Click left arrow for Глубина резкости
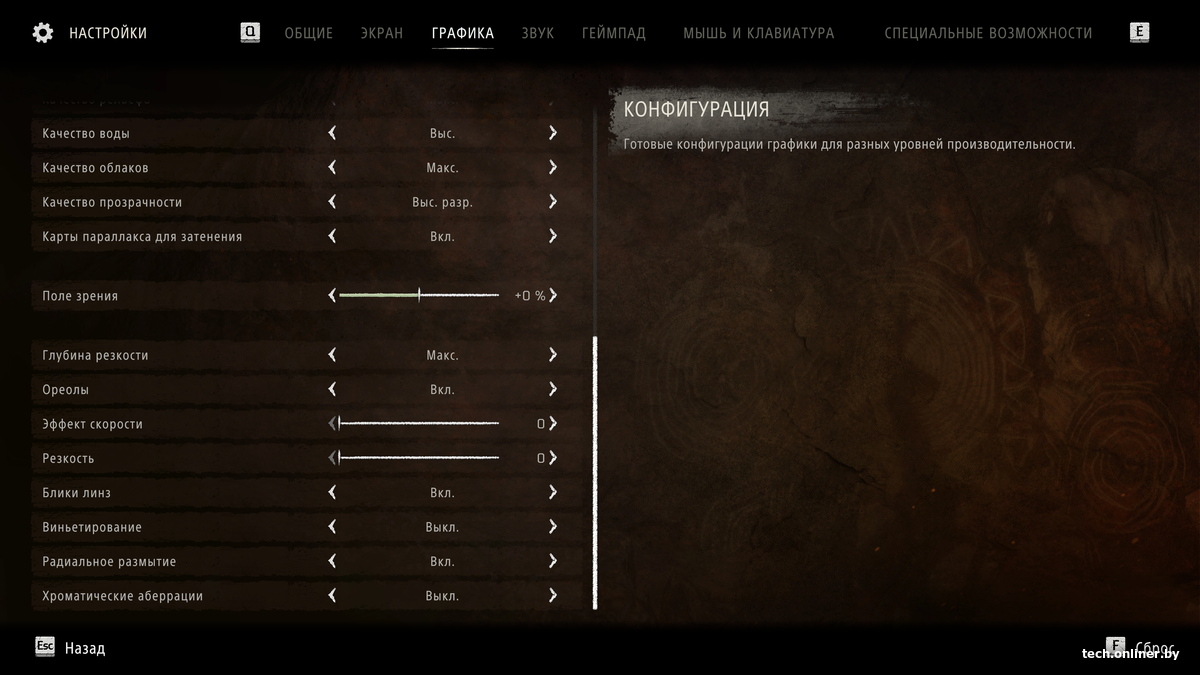The height and width of the screenshot is (675, 1200). tap(332, 355)
